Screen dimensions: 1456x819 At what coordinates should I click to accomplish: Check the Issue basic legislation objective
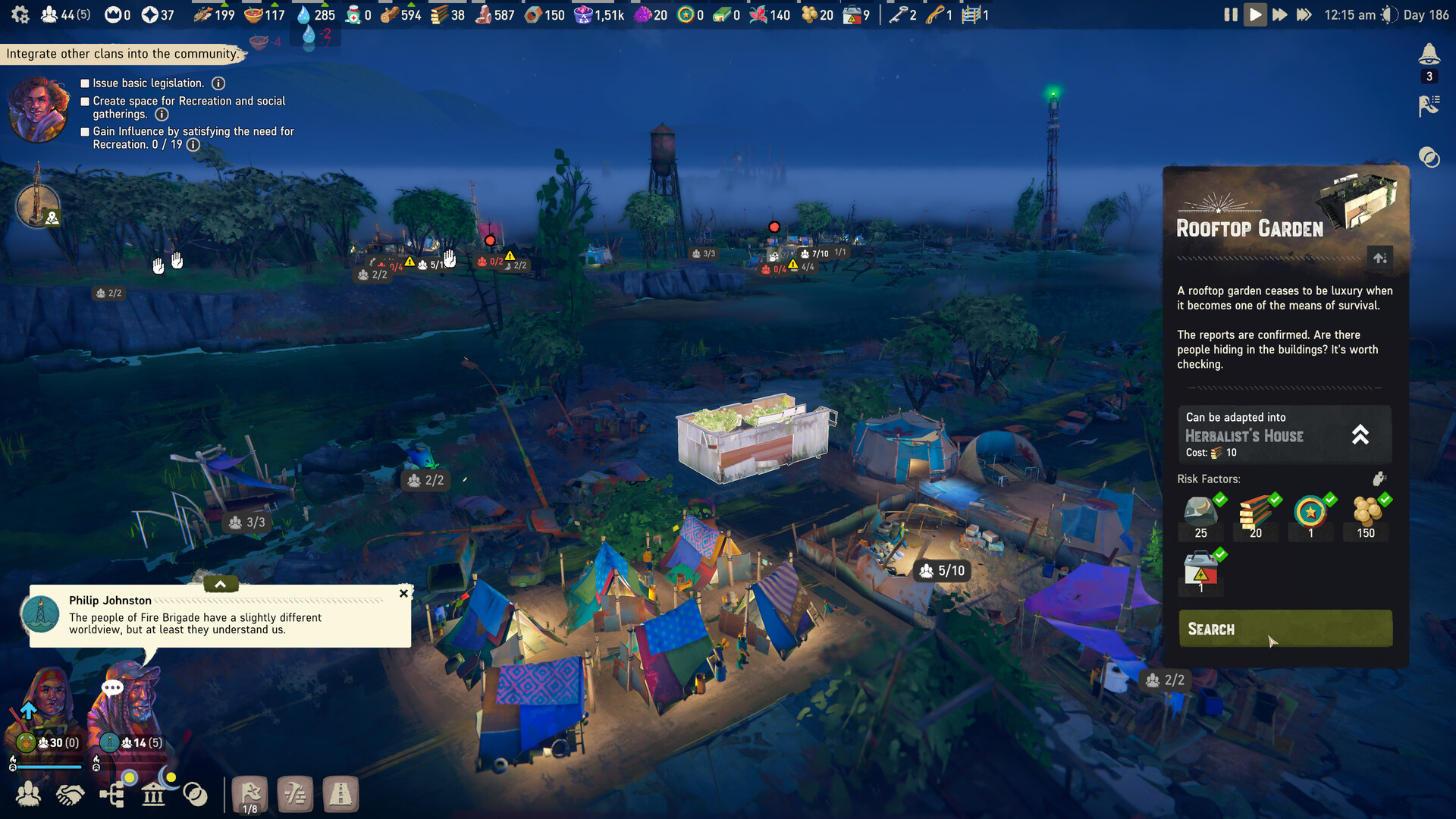(x=84, y=83)
